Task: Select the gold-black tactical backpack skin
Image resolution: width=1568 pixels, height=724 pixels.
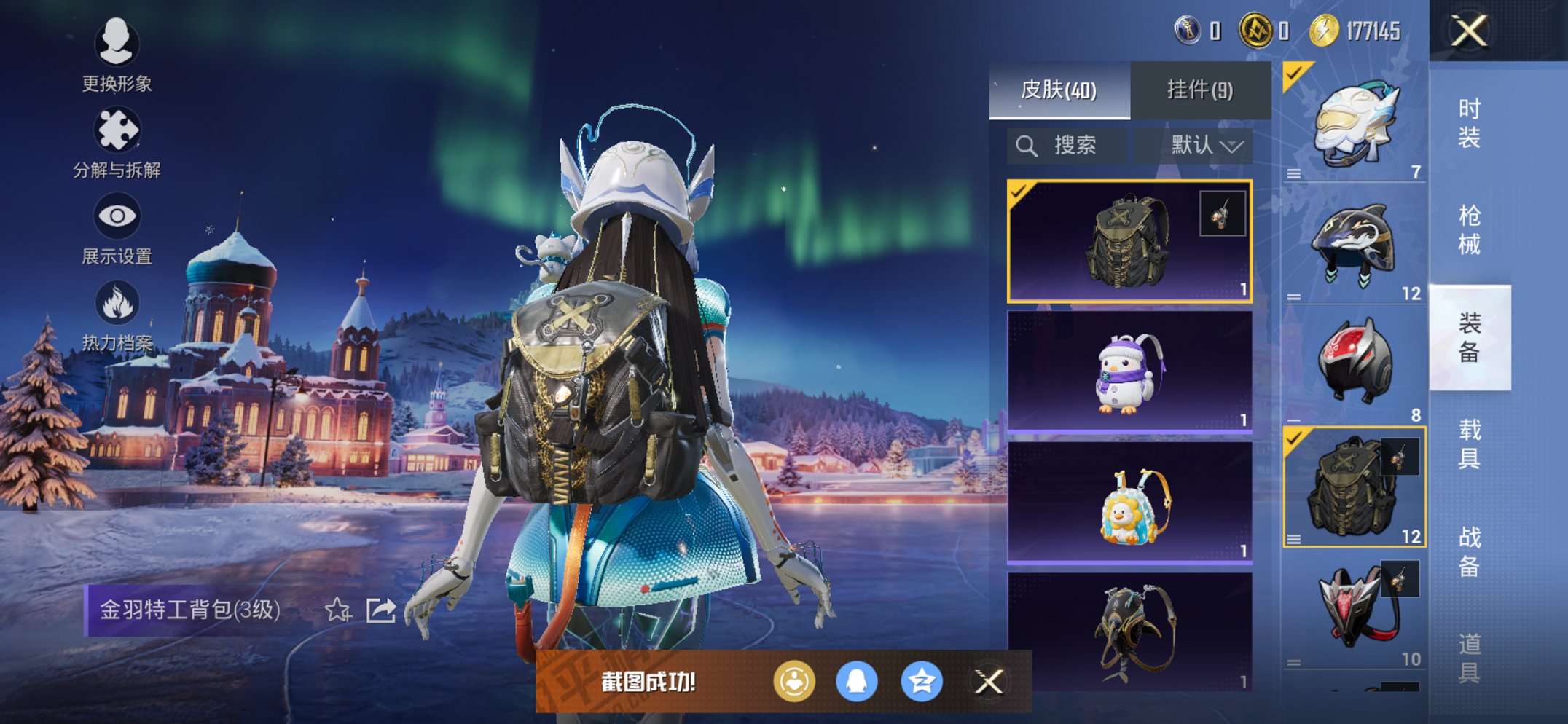Action: (1129, 241)
